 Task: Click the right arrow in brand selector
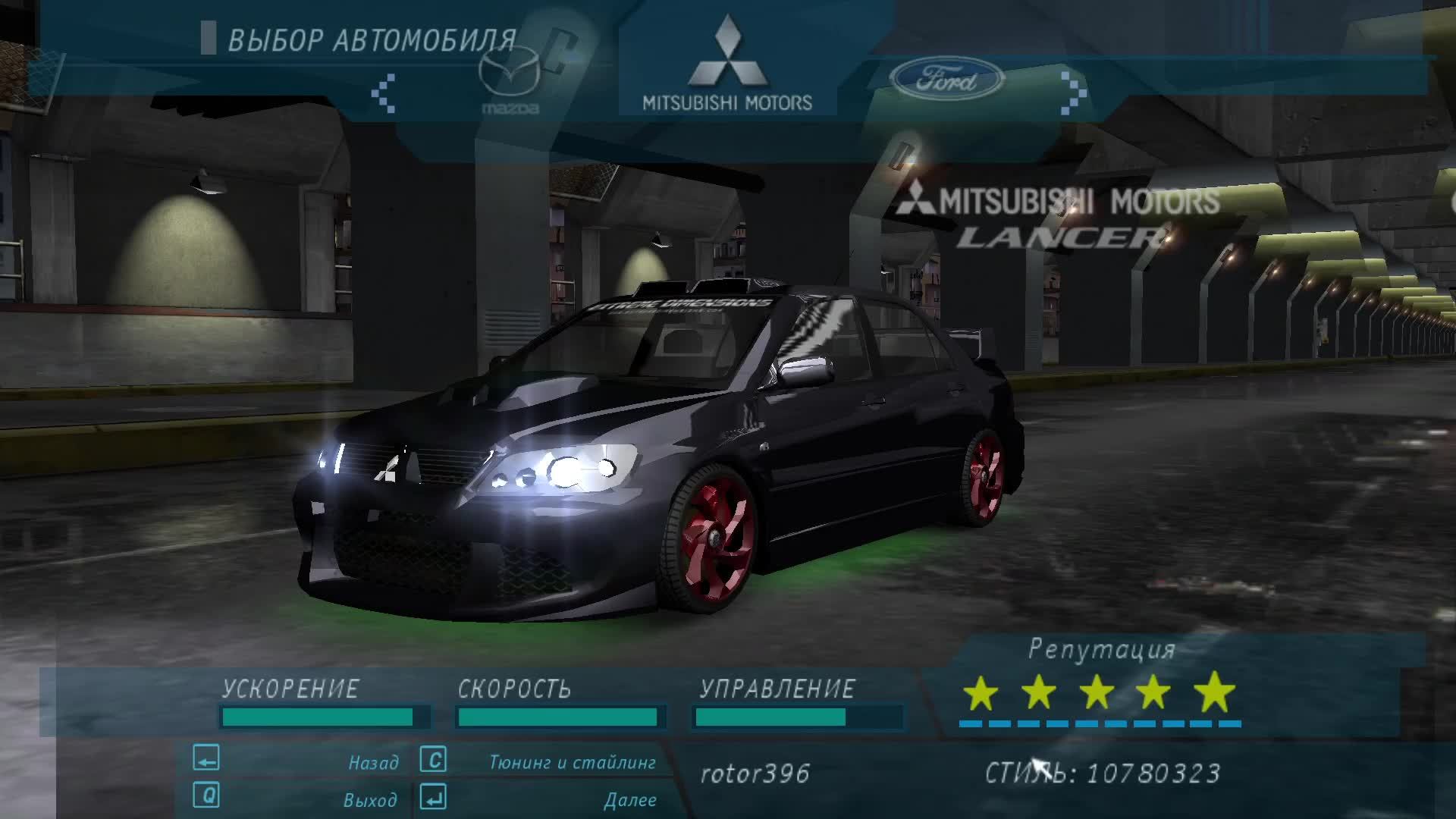[x=1074, y=93]
